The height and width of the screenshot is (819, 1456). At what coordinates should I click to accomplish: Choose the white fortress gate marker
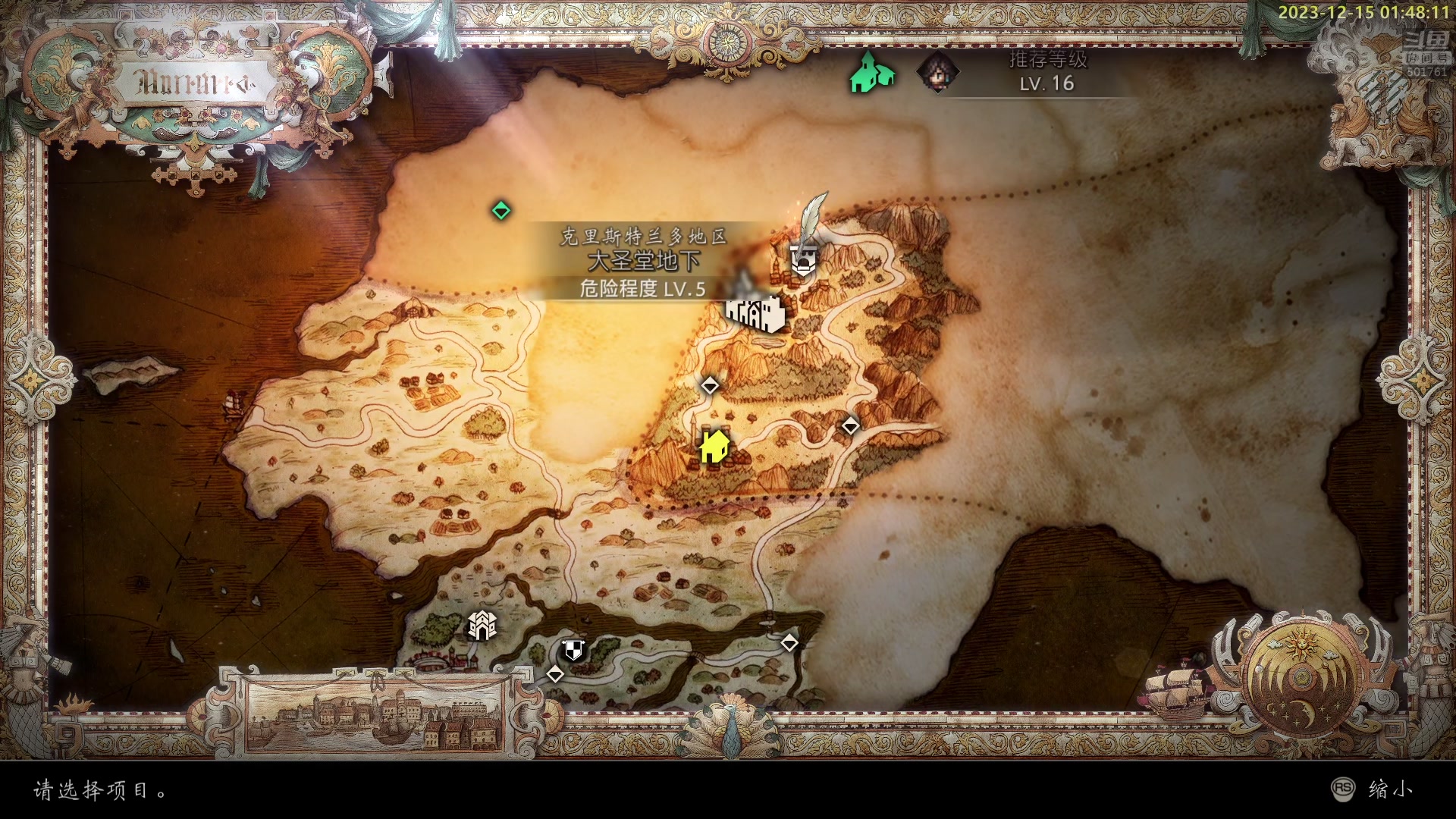[x=482, y=626]
